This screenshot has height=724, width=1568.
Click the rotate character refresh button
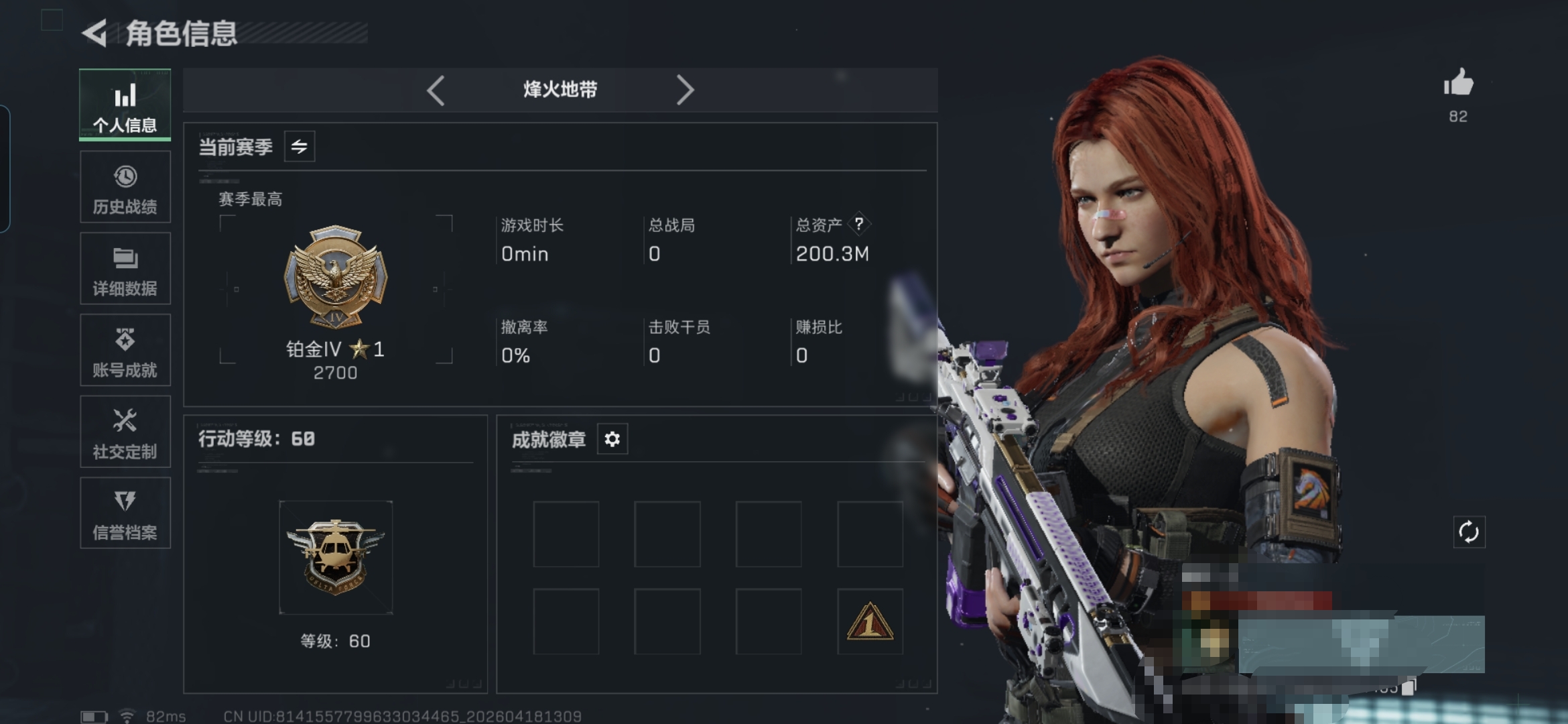point(1469,532)
